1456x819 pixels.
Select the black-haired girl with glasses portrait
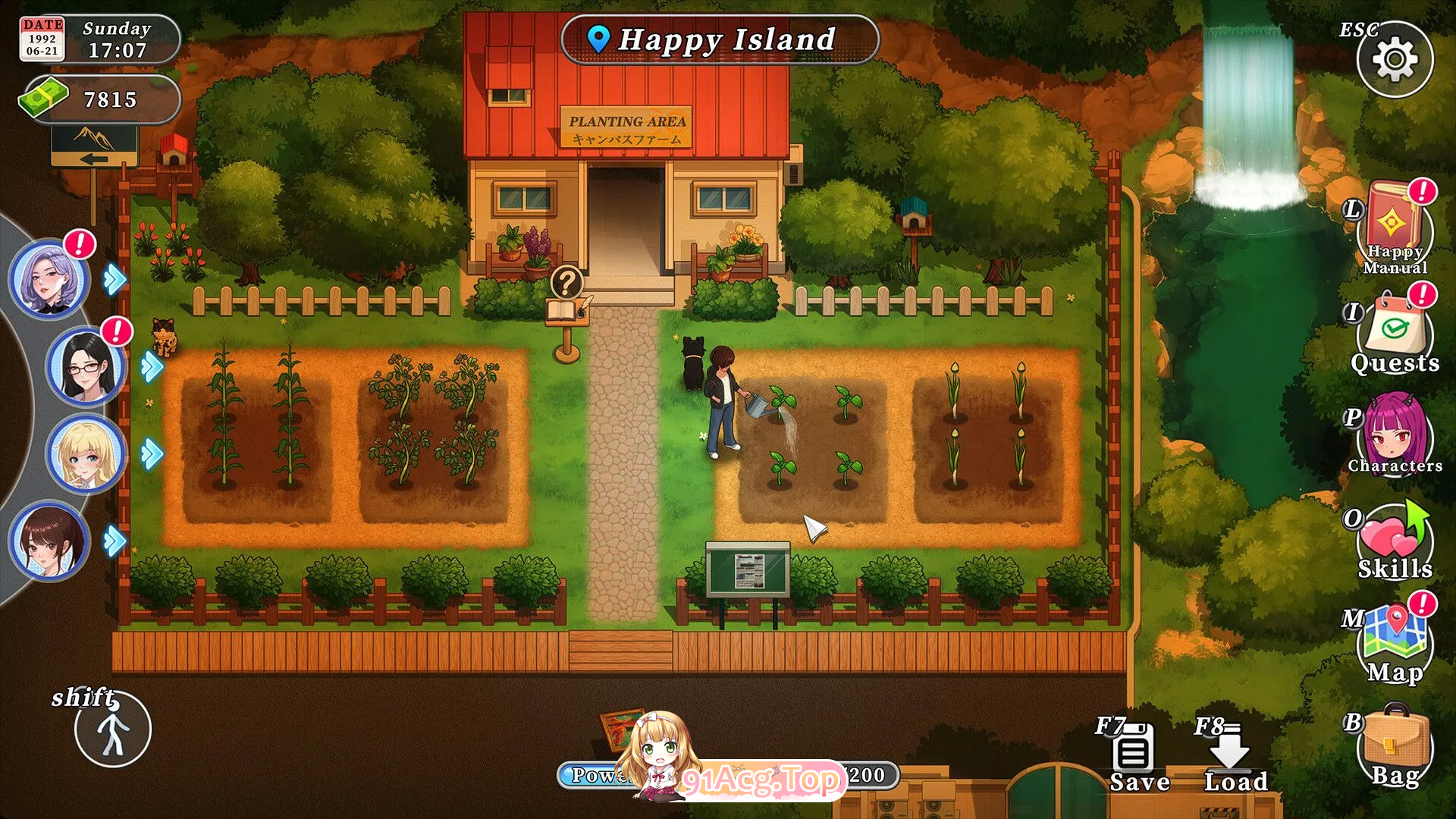pyautogui.click(x=86, y=367)
